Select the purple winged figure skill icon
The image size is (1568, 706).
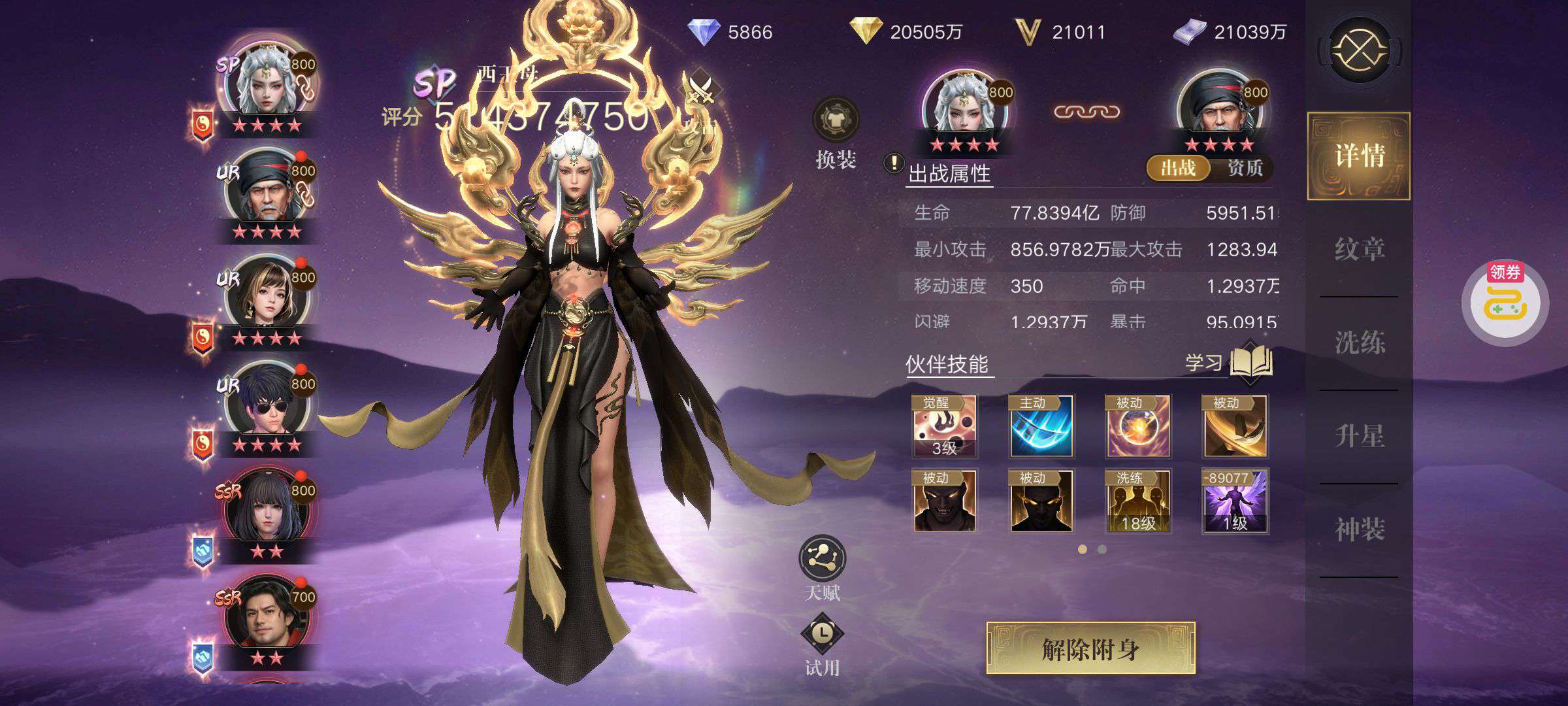1235,501
